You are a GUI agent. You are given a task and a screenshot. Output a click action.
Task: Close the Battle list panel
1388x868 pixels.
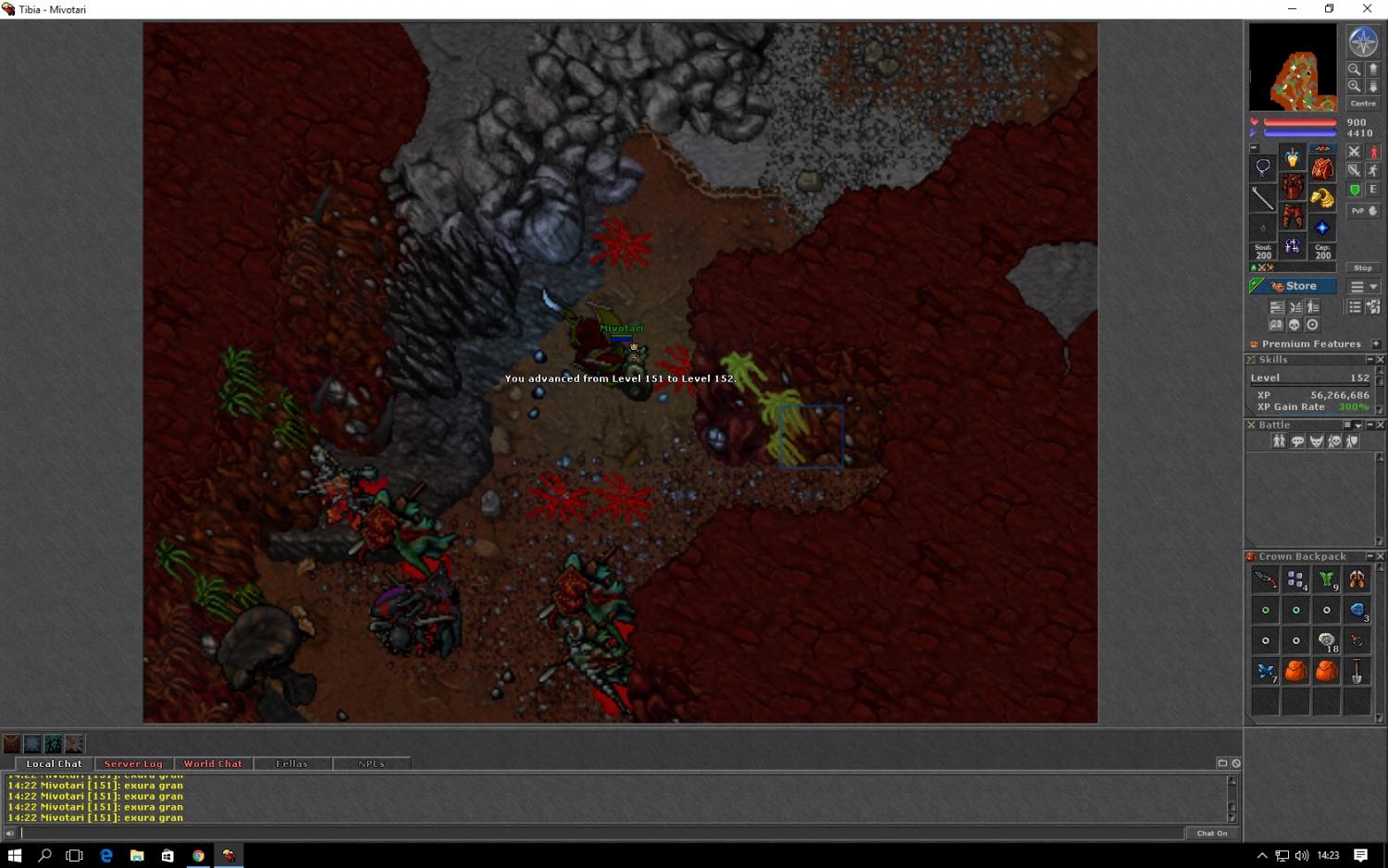(x=1380, y=425)
